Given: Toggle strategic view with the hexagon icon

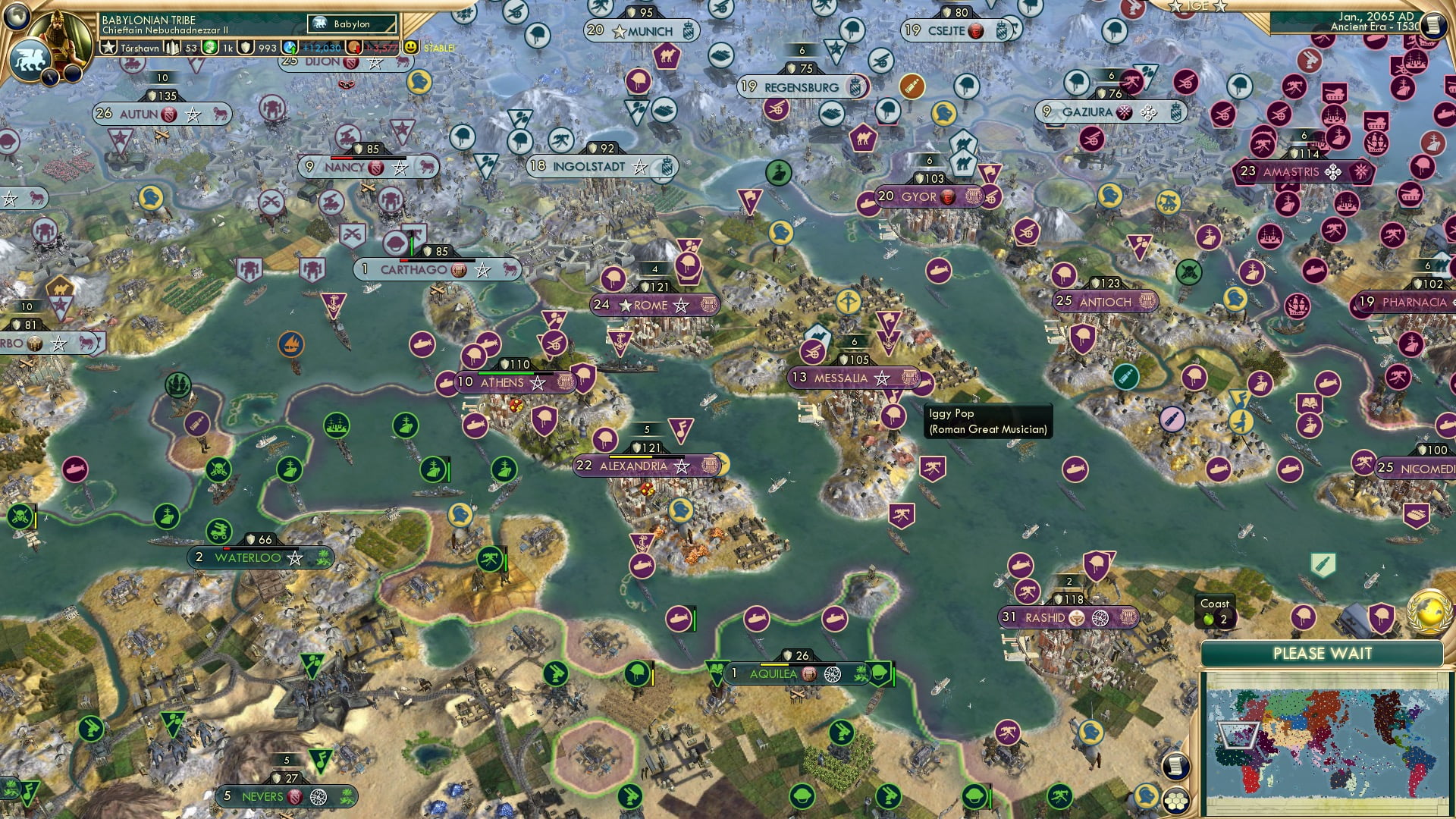Looking at the screenshot, I should 1178,799.
